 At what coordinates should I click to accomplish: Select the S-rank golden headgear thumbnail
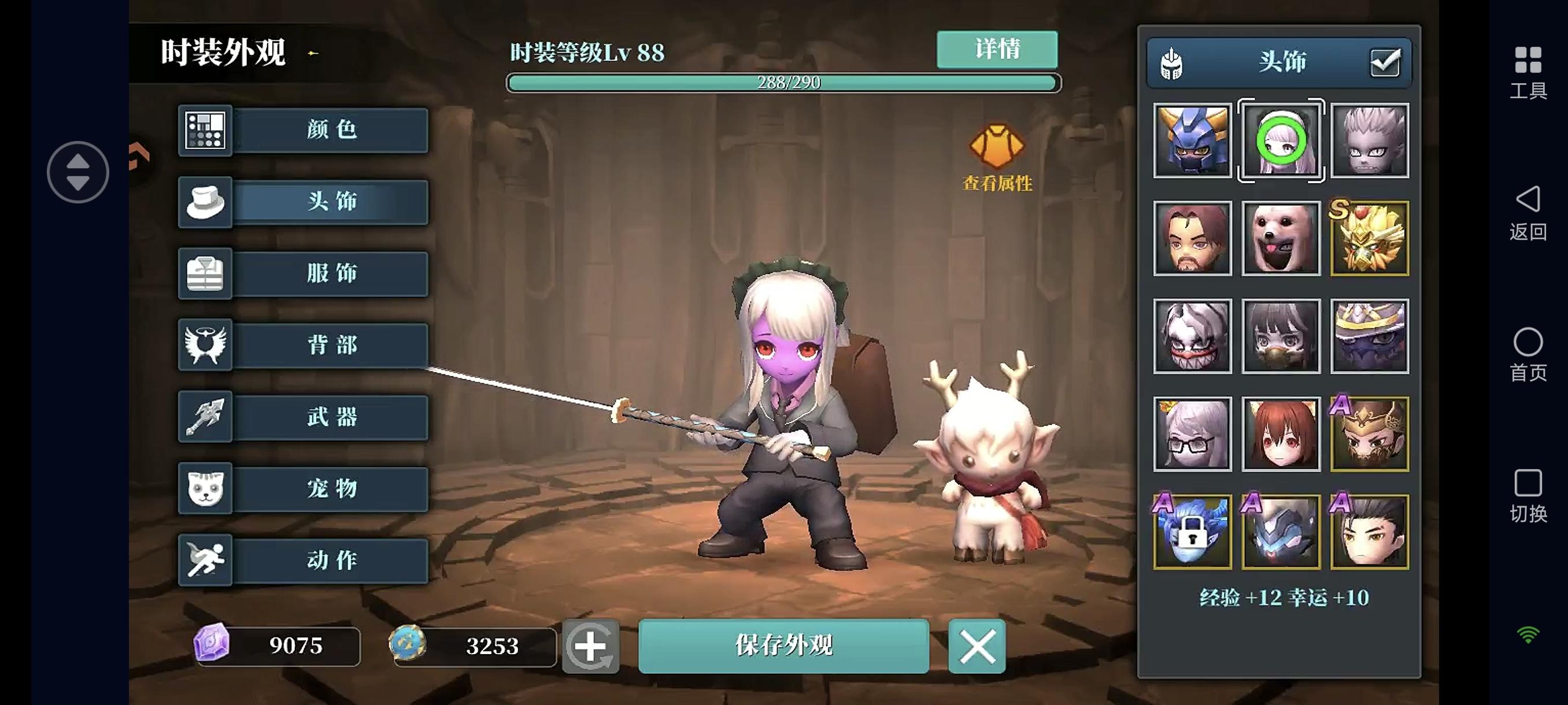pos(1370,239)
